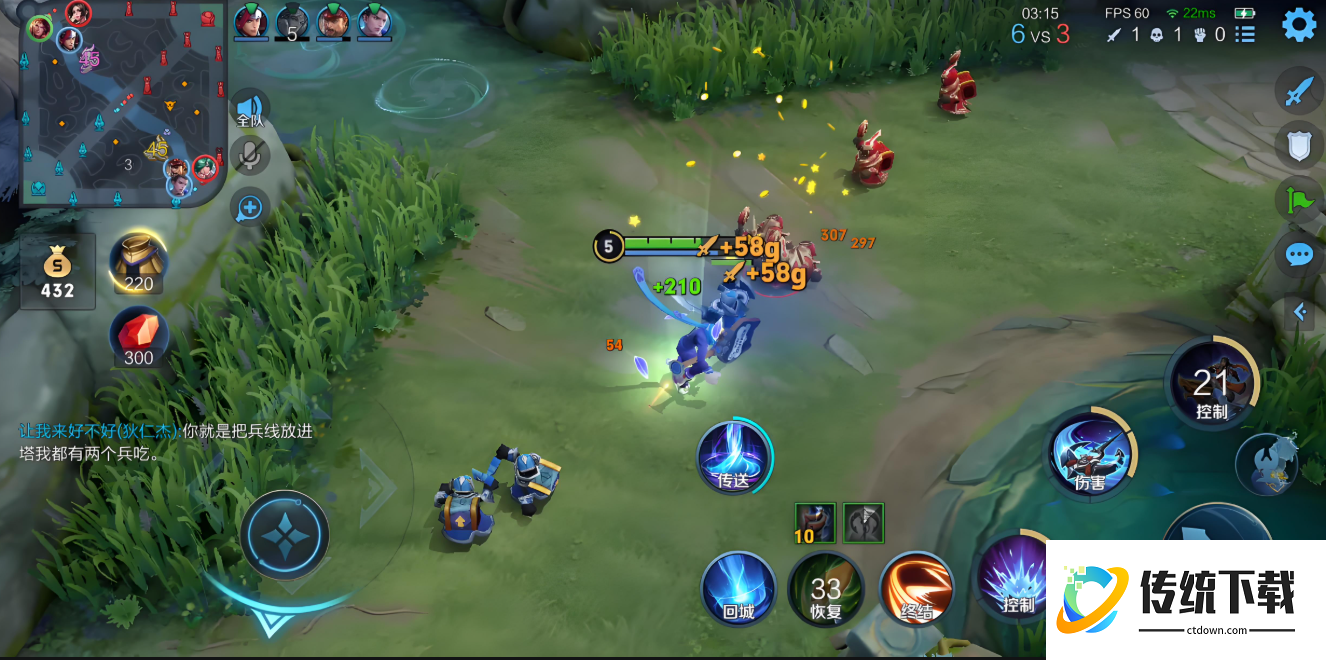The height and width of the screenshot is (660, 1326).
Task: Open the scoreboard list icon
Action: [x=1245, y=35]
